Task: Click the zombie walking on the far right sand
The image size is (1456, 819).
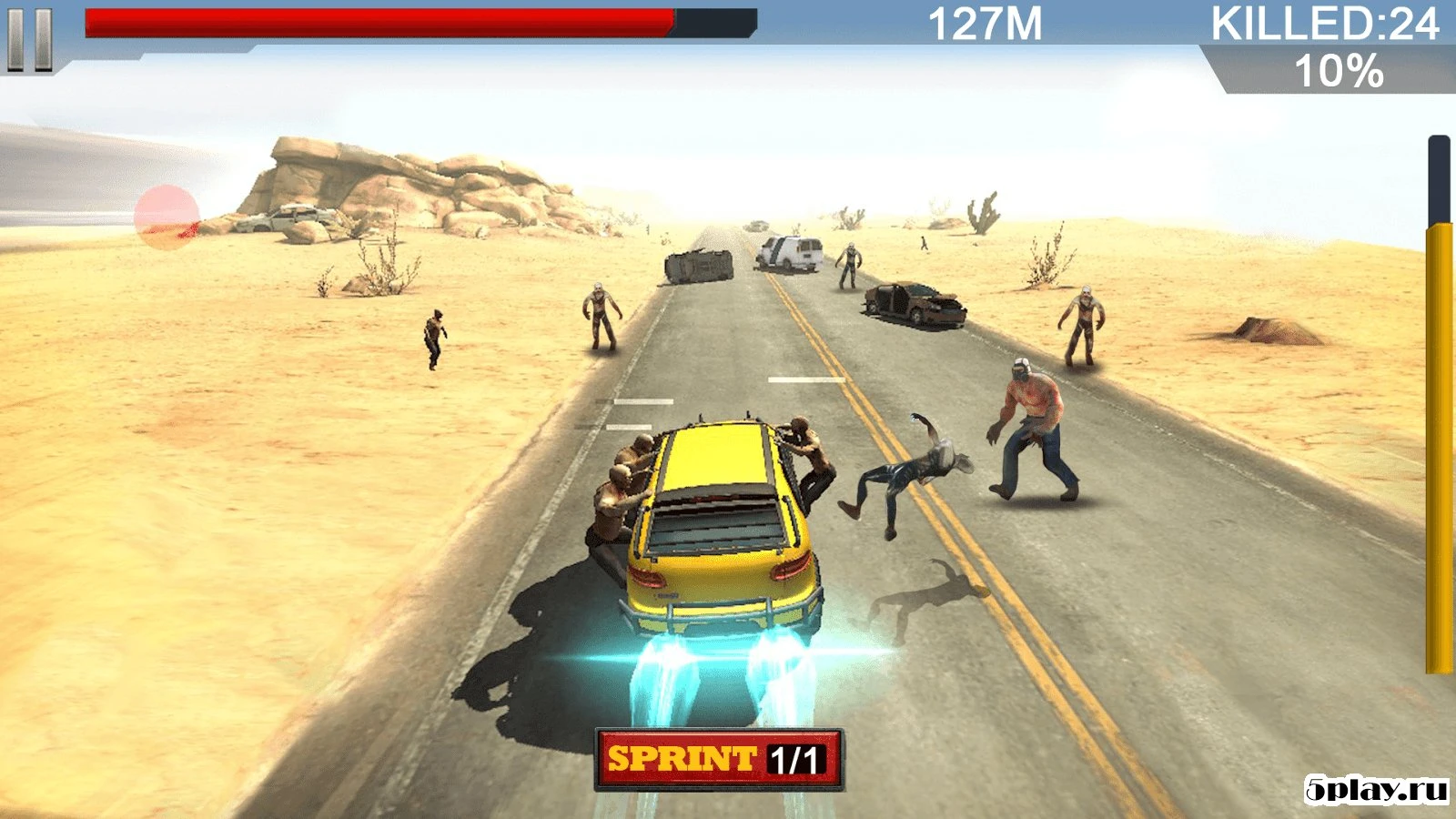Action: coord(1083,318)
